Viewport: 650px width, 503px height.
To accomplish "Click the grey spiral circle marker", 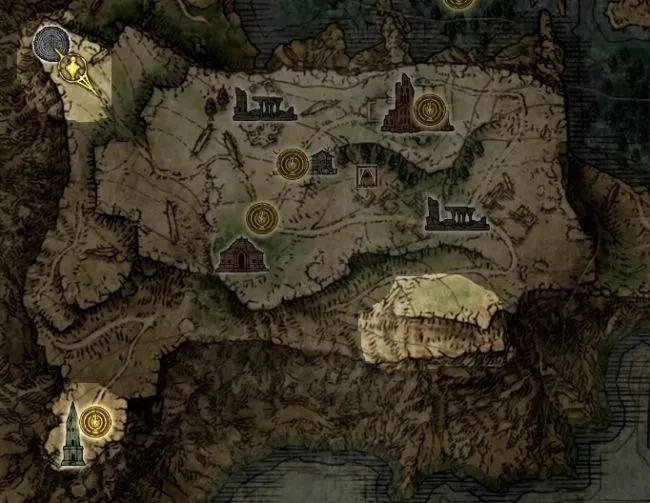I will pos(49,42).
